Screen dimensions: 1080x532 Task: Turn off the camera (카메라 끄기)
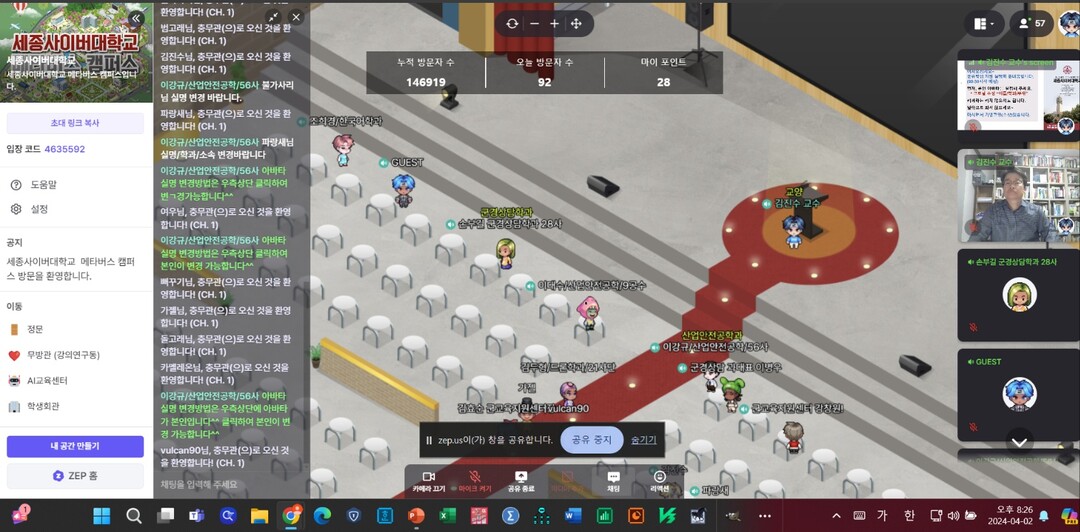[x=428, y=481]
